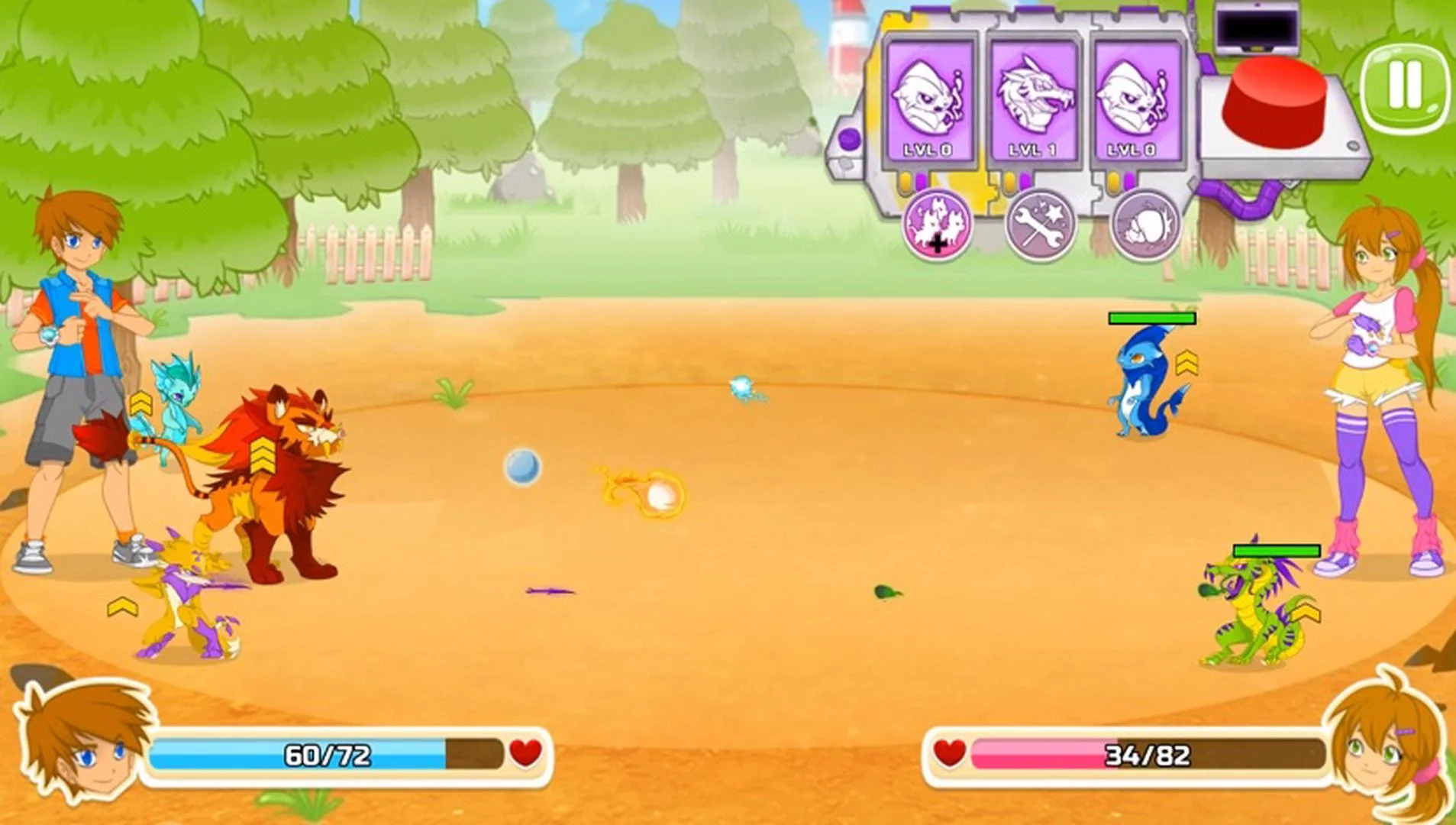The height and width of the screenshot is (825, 1456).
Task: Open the pink summon-creatures icon
Action: (937, 225)
